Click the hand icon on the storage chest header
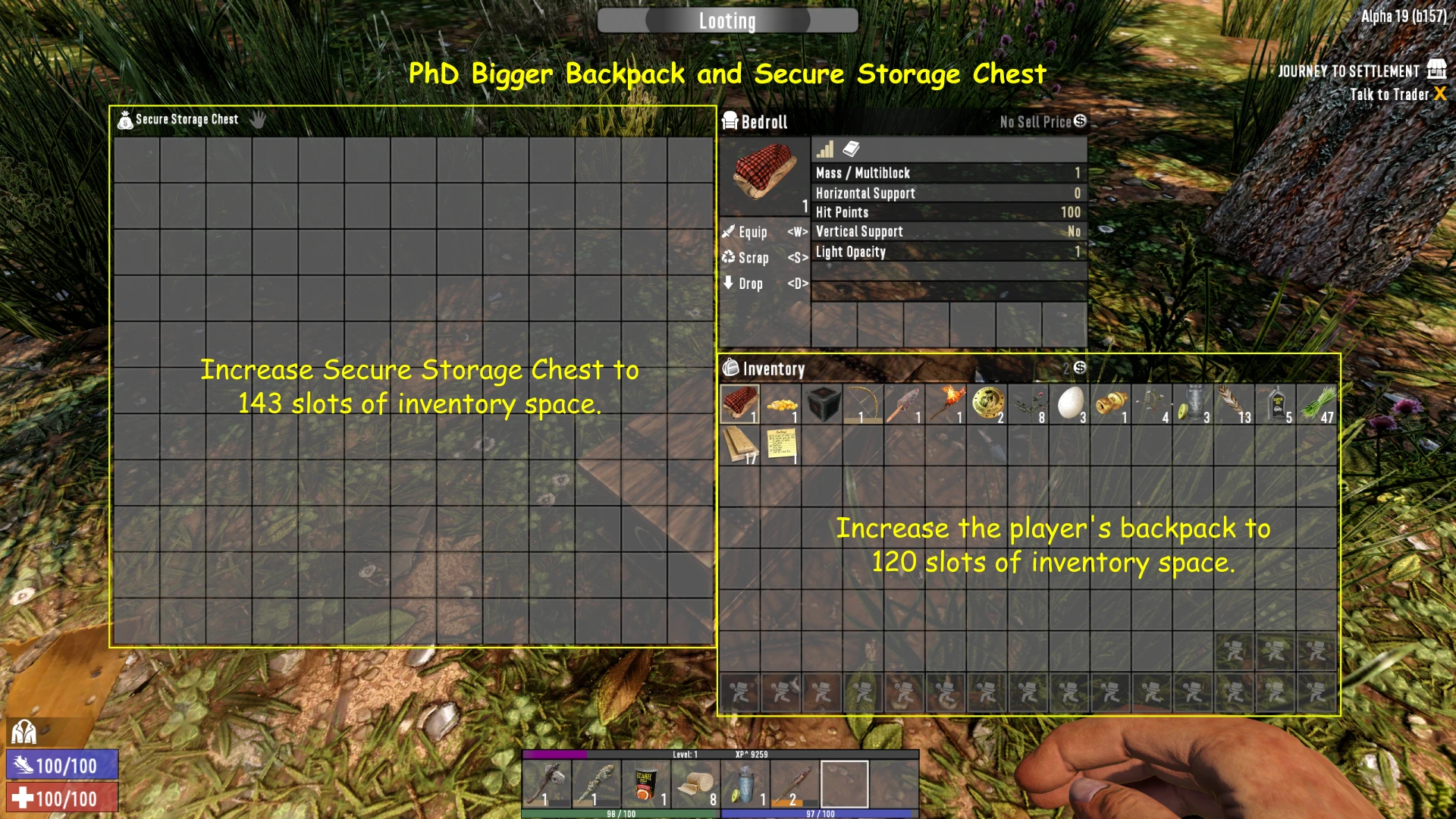Image resolution: width=1456 pixels, height=819 pixels. click(257, 119)
